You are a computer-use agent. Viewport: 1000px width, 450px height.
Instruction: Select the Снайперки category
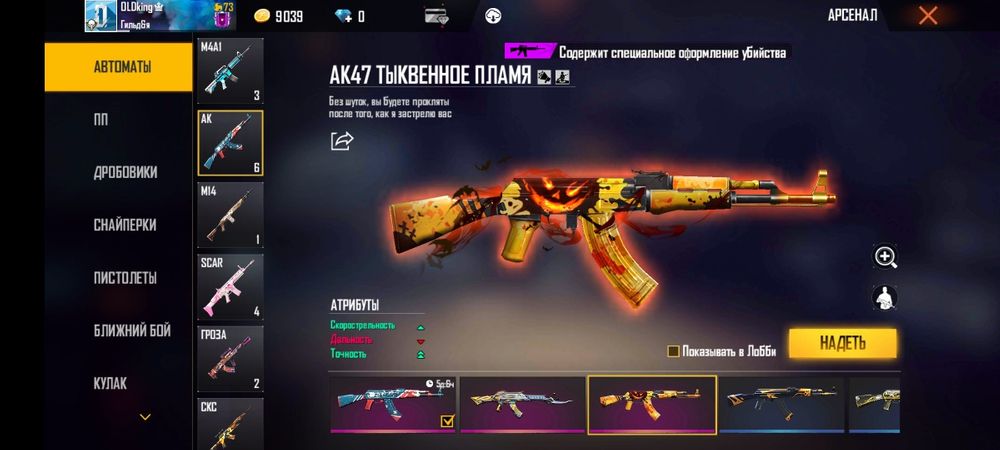pos(125,225)
